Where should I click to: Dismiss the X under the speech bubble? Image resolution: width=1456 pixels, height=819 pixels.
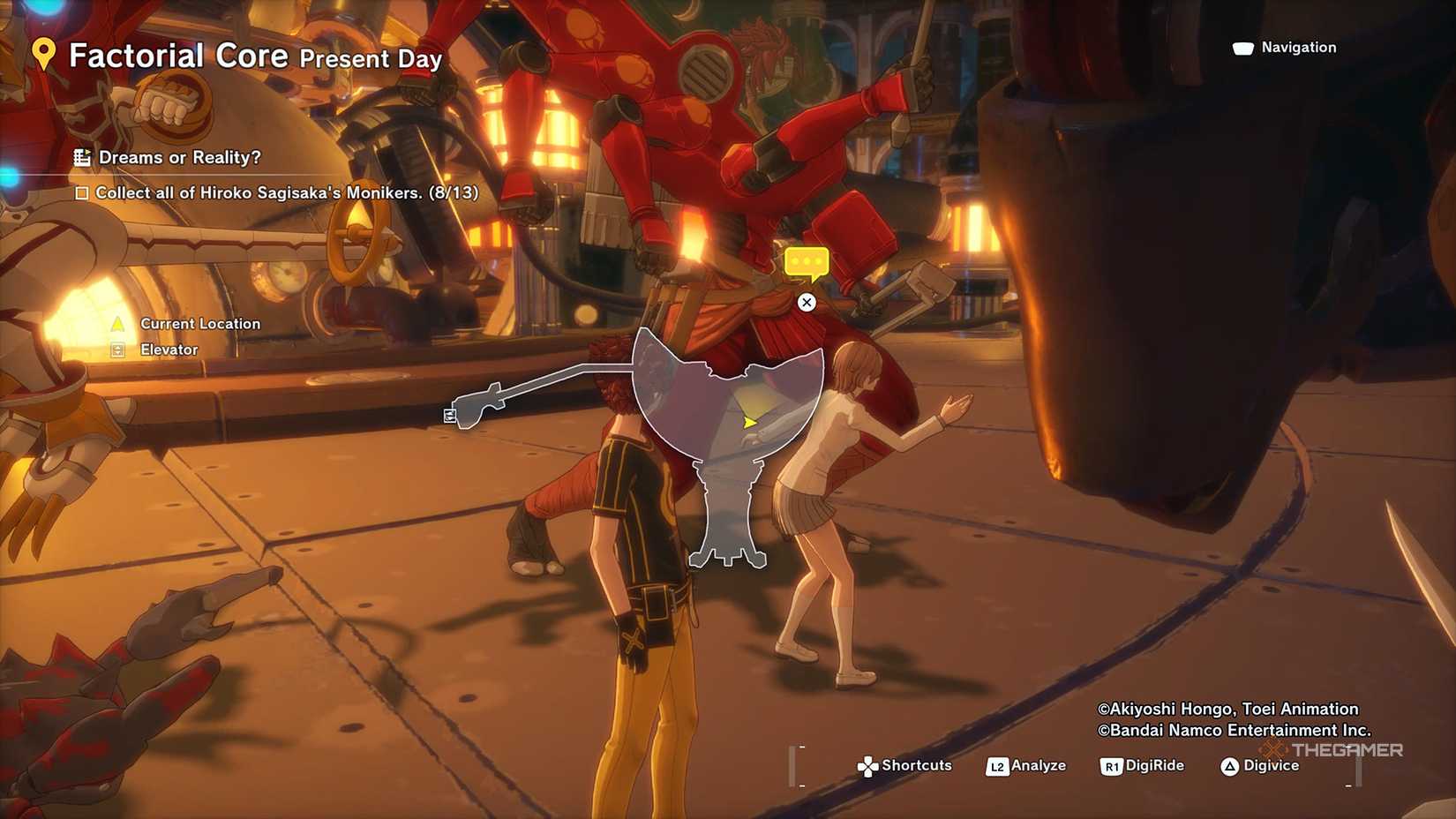(806, 303)
